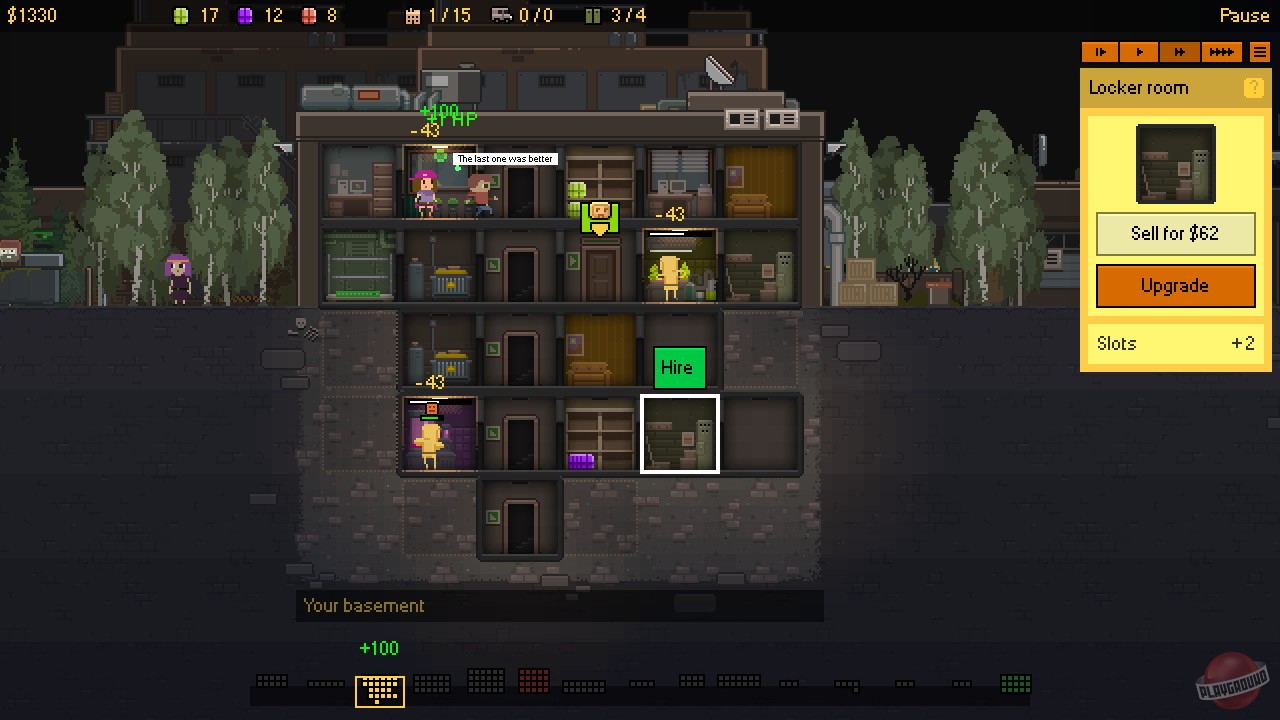Sell the locker room for $62

point(1175,233)
